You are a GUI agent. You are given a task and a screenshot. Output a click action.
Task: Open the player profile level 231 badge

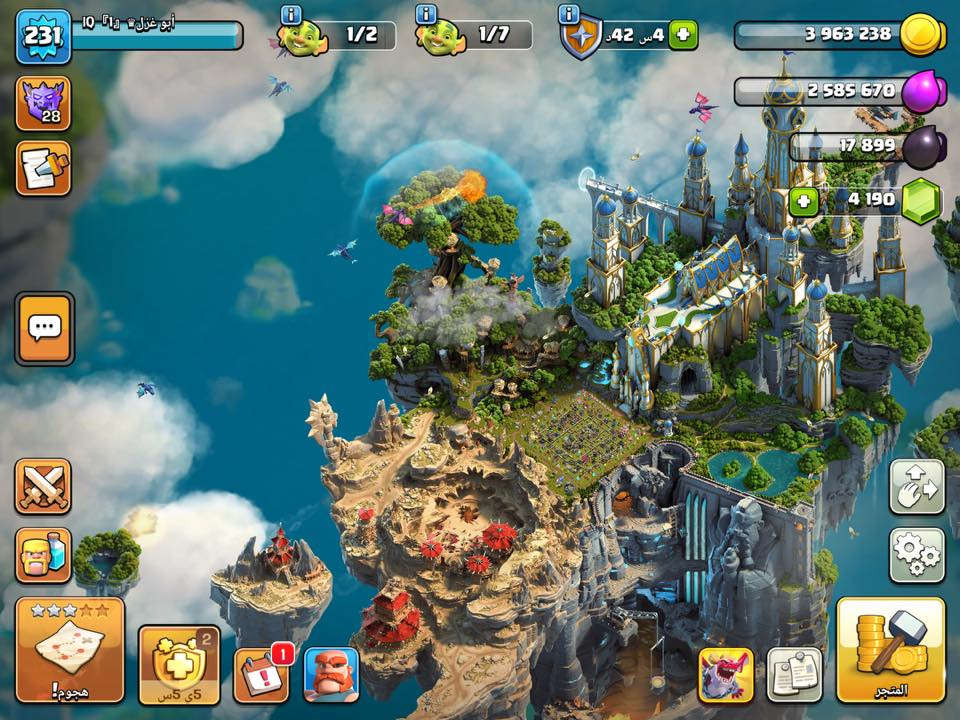[42, 36]
